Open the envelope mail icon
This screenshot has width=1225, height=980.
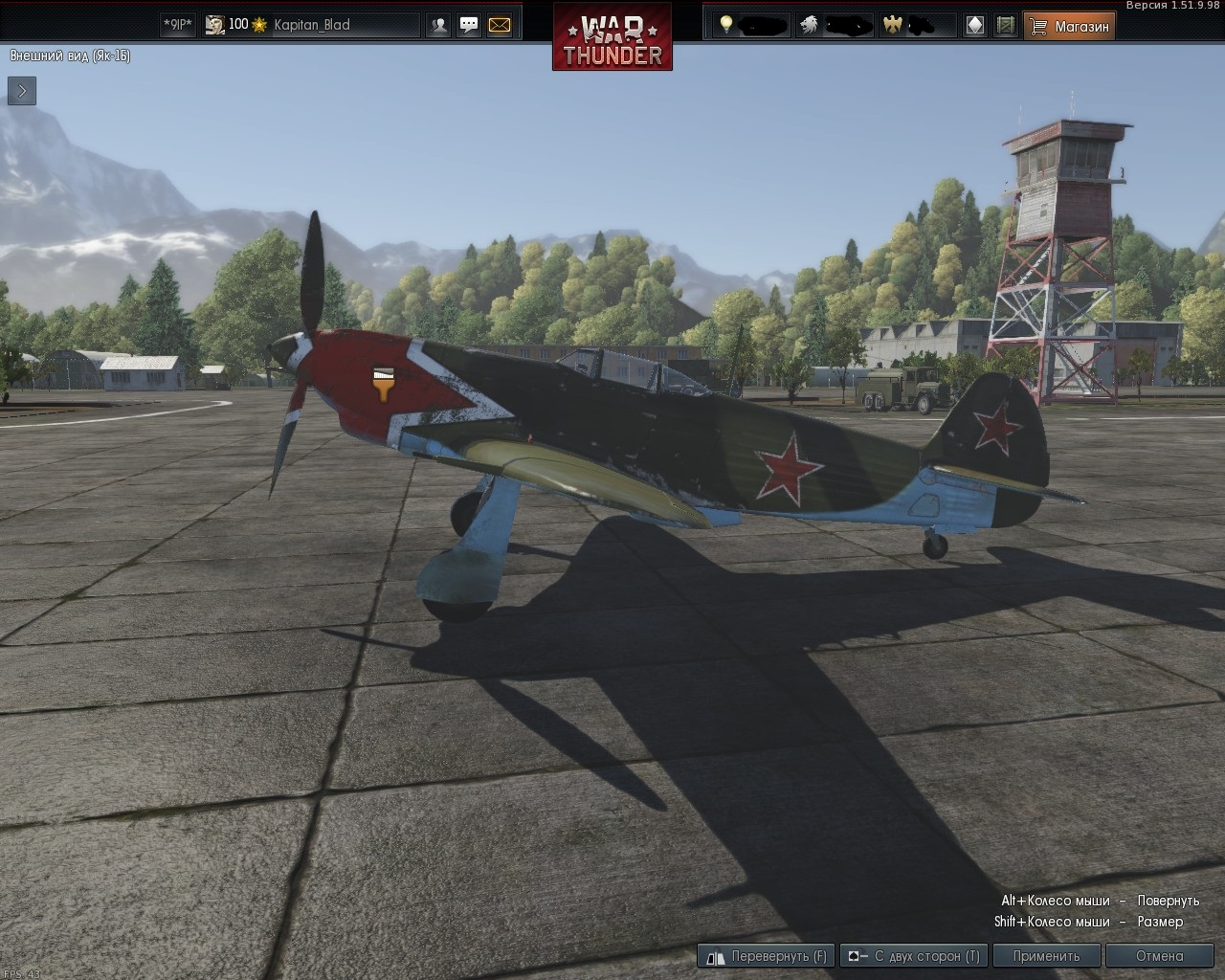pyautogui.click(x=500, y=26)
